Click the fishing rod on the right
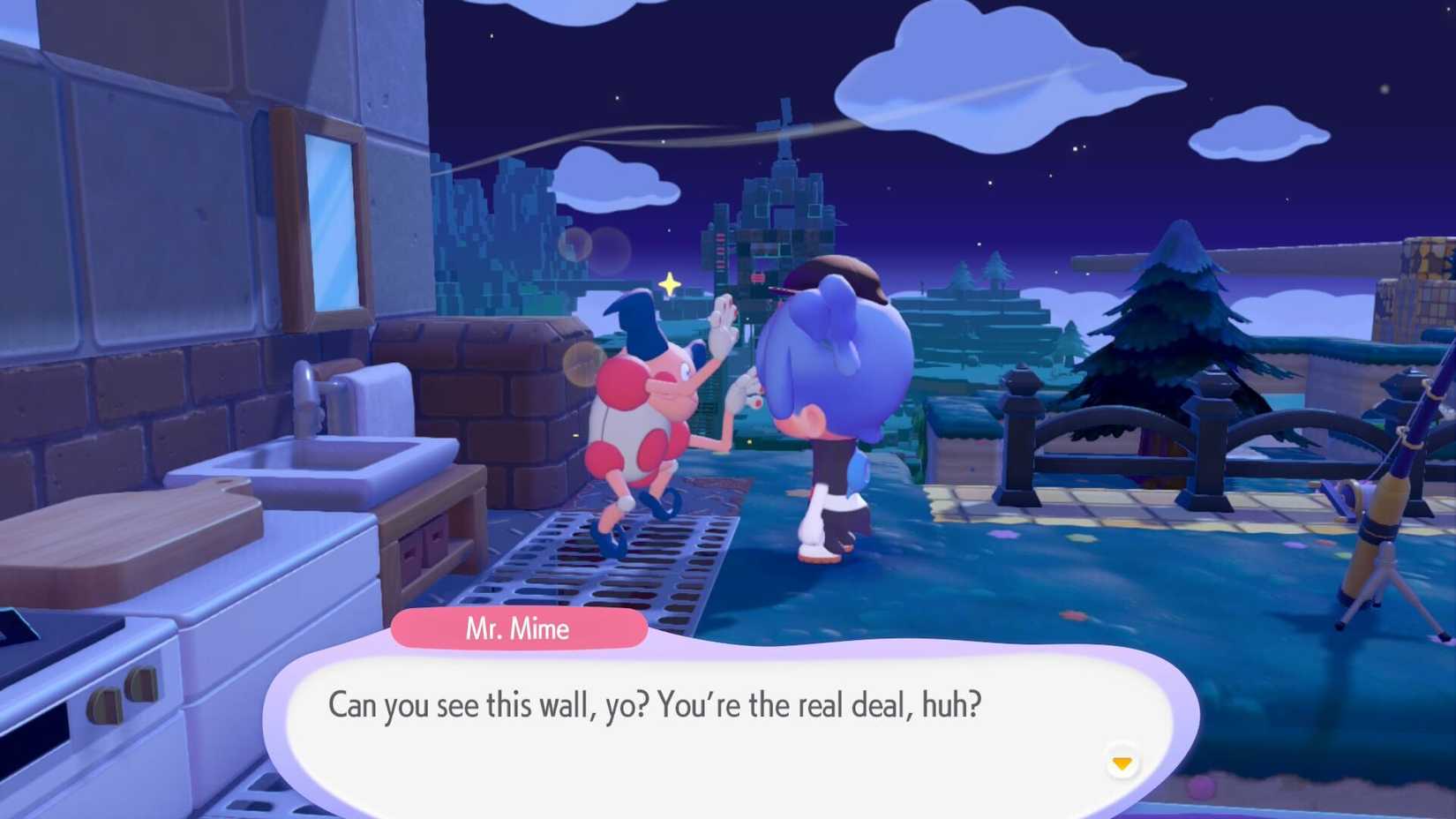Image resolution: width=1456 pixels, height=819 pixels. pyautogui.click(x=1385, y=494)
